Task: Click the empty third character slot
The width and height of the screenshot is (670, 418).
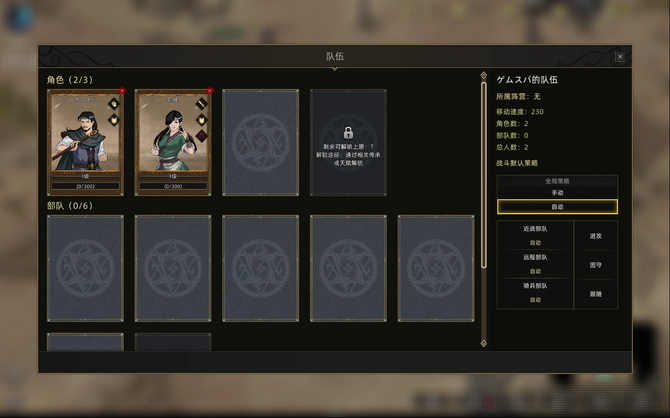Action: tap(260, 142)
